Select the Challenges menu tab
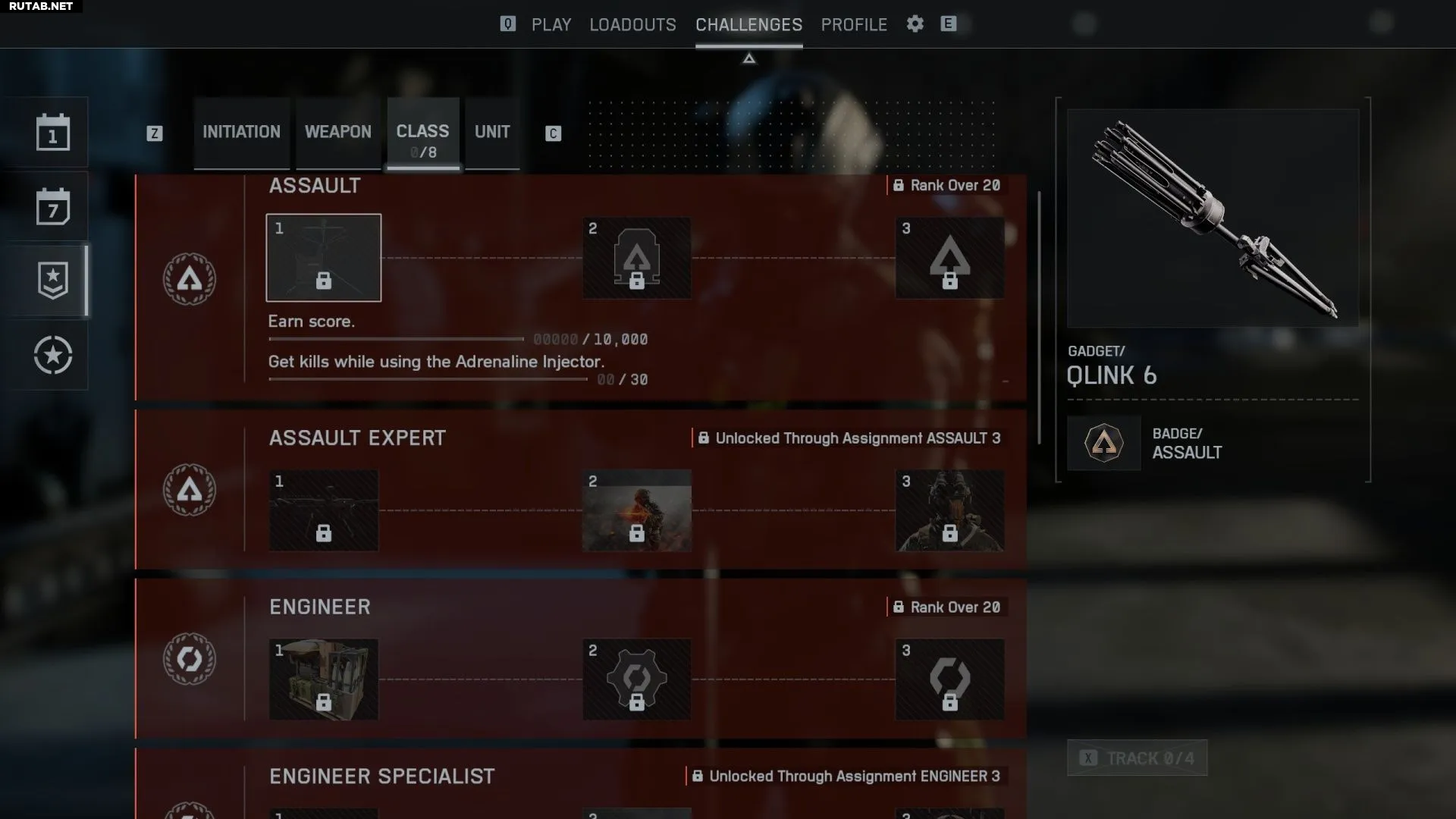The image size is (1456, 819). click(x=748, y=24)
